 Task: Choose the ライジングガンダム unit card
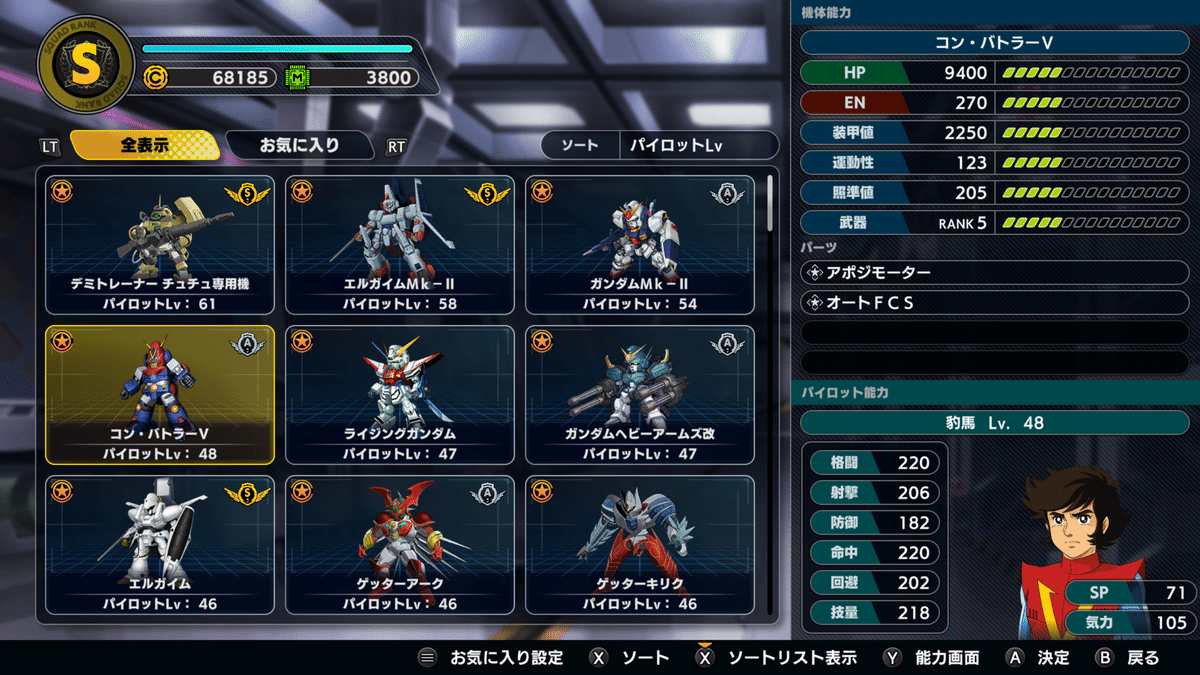tap(400, 395)
